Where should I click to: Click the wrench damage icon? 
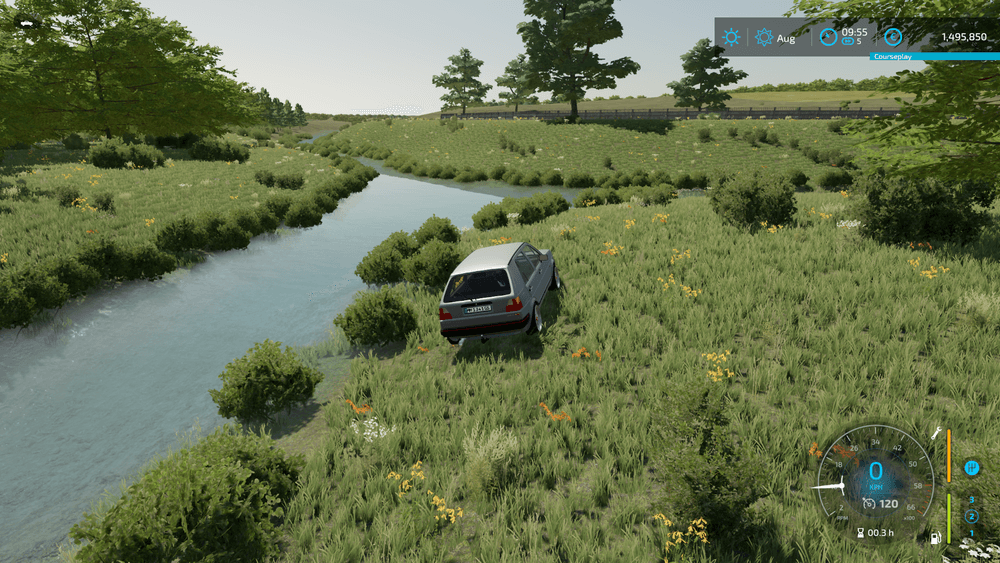point(936,433)
